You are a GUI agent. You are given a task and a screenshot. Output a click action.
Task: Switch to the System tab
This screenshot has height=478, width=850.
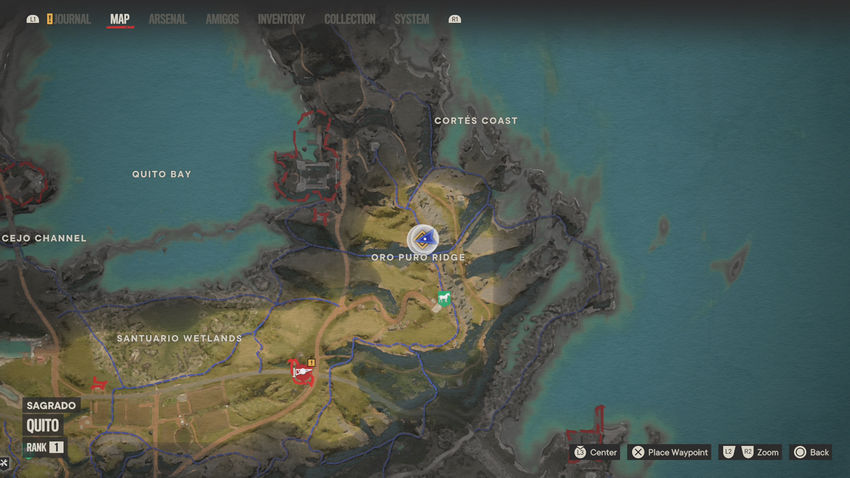412,19
